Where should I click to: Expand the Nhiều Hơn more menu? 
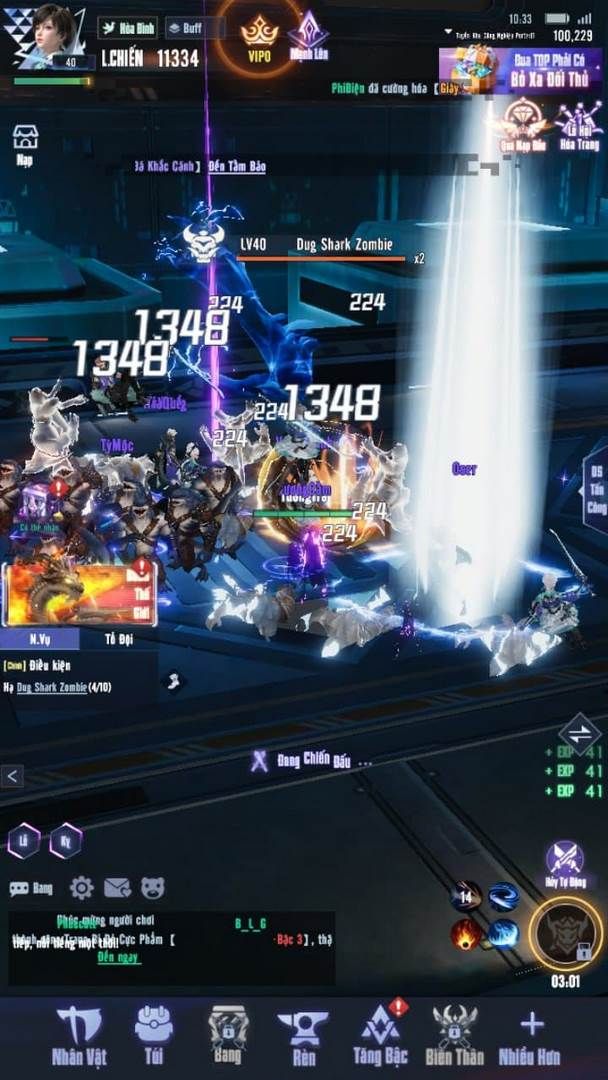[x=531, y=1036]
